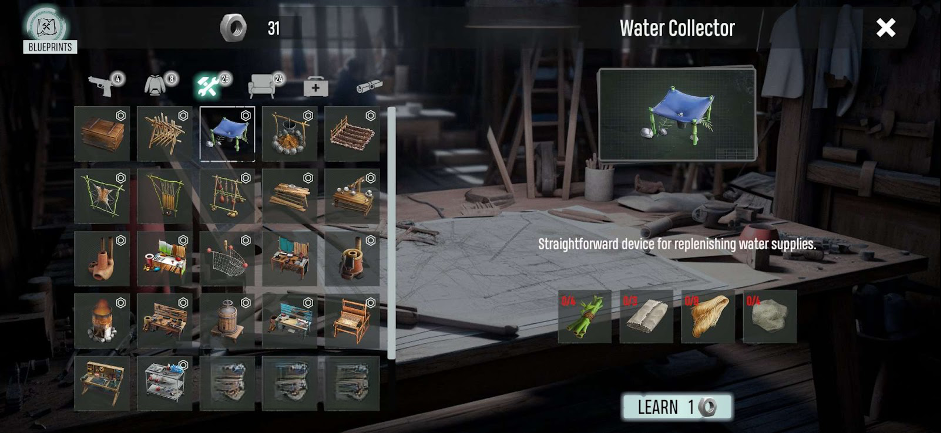
Task: Click the folded cloth material requirement
Action: pos(646,317)
